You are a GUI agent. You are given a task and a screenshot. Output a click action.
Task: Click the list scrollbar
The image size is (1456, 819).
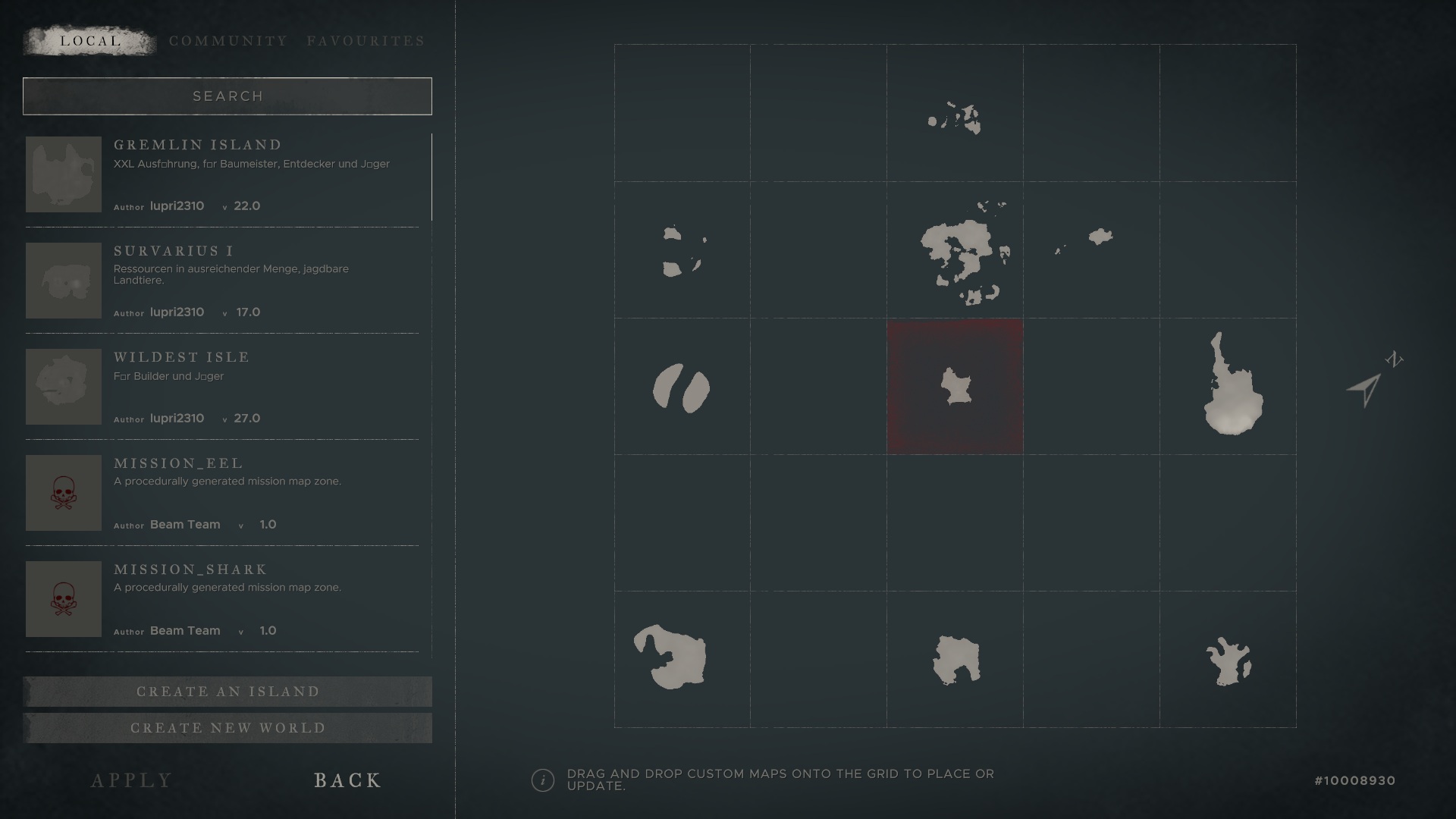pyautogui.click(x=431, y=177)
